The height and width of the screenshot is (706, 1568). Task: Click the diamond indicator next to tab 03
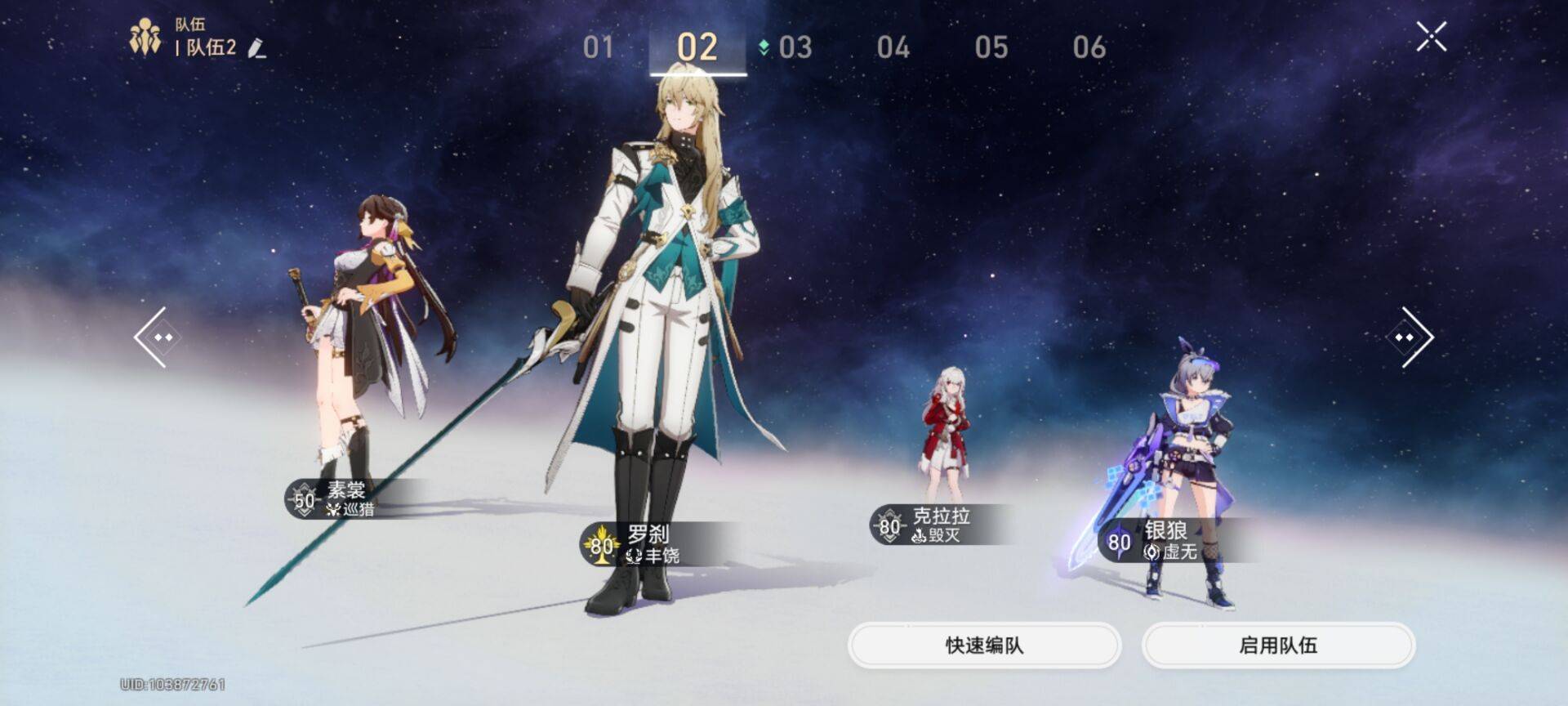click(x=763, y=47)
